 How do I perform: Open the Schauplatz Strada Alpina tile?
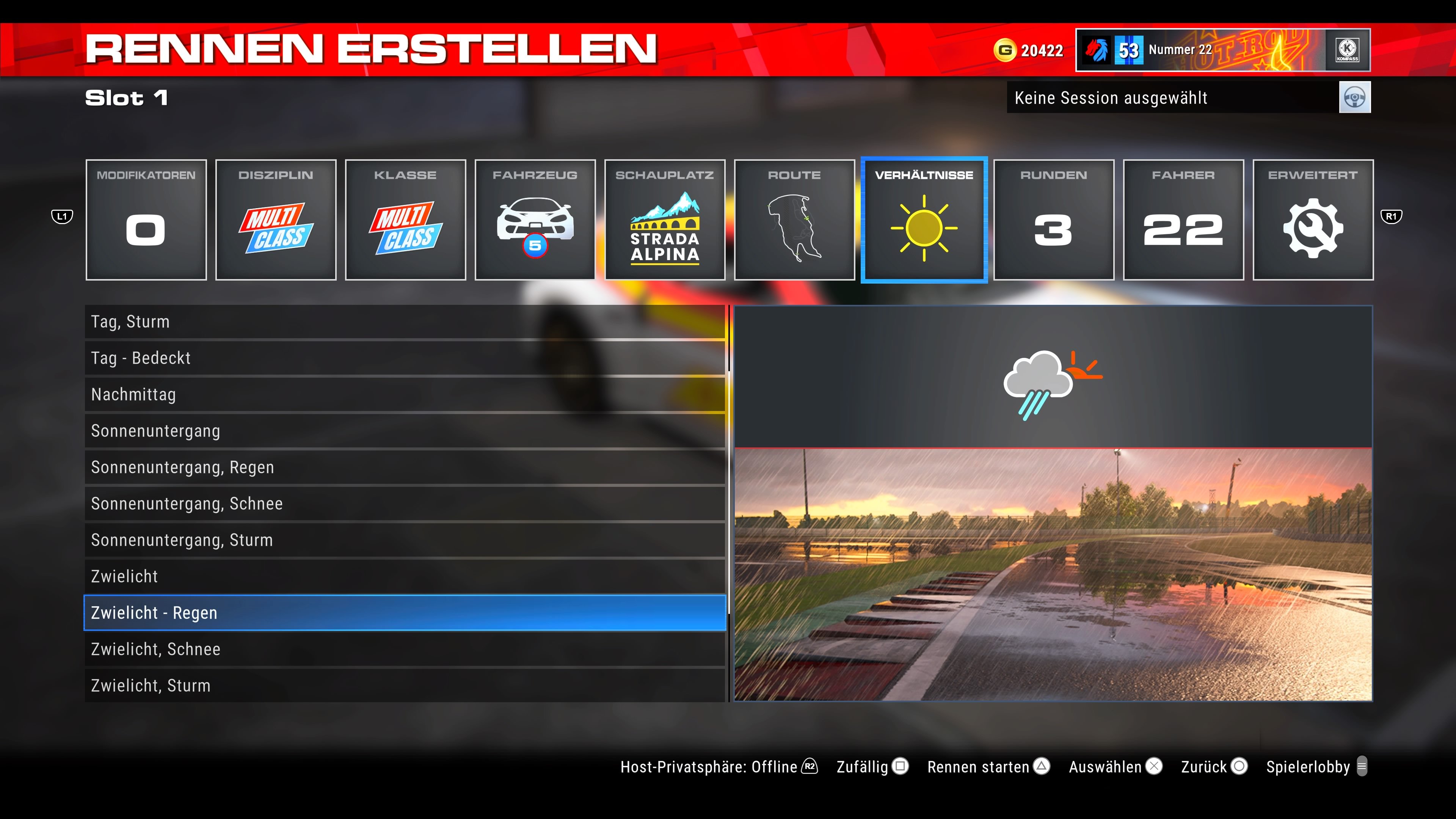pos(665,220)
